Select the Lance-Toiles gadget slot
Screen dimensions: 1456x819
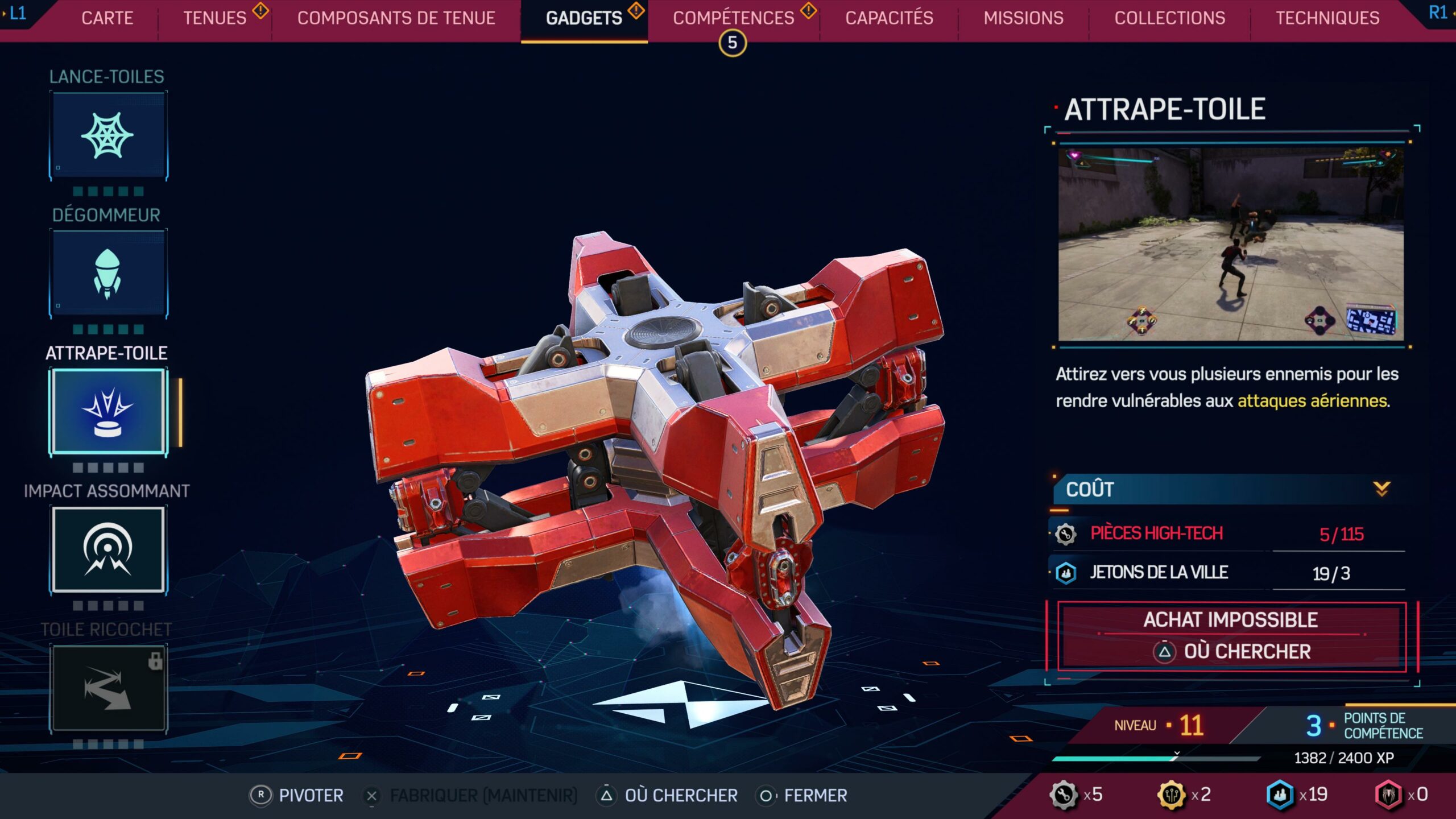coord(108,136)
